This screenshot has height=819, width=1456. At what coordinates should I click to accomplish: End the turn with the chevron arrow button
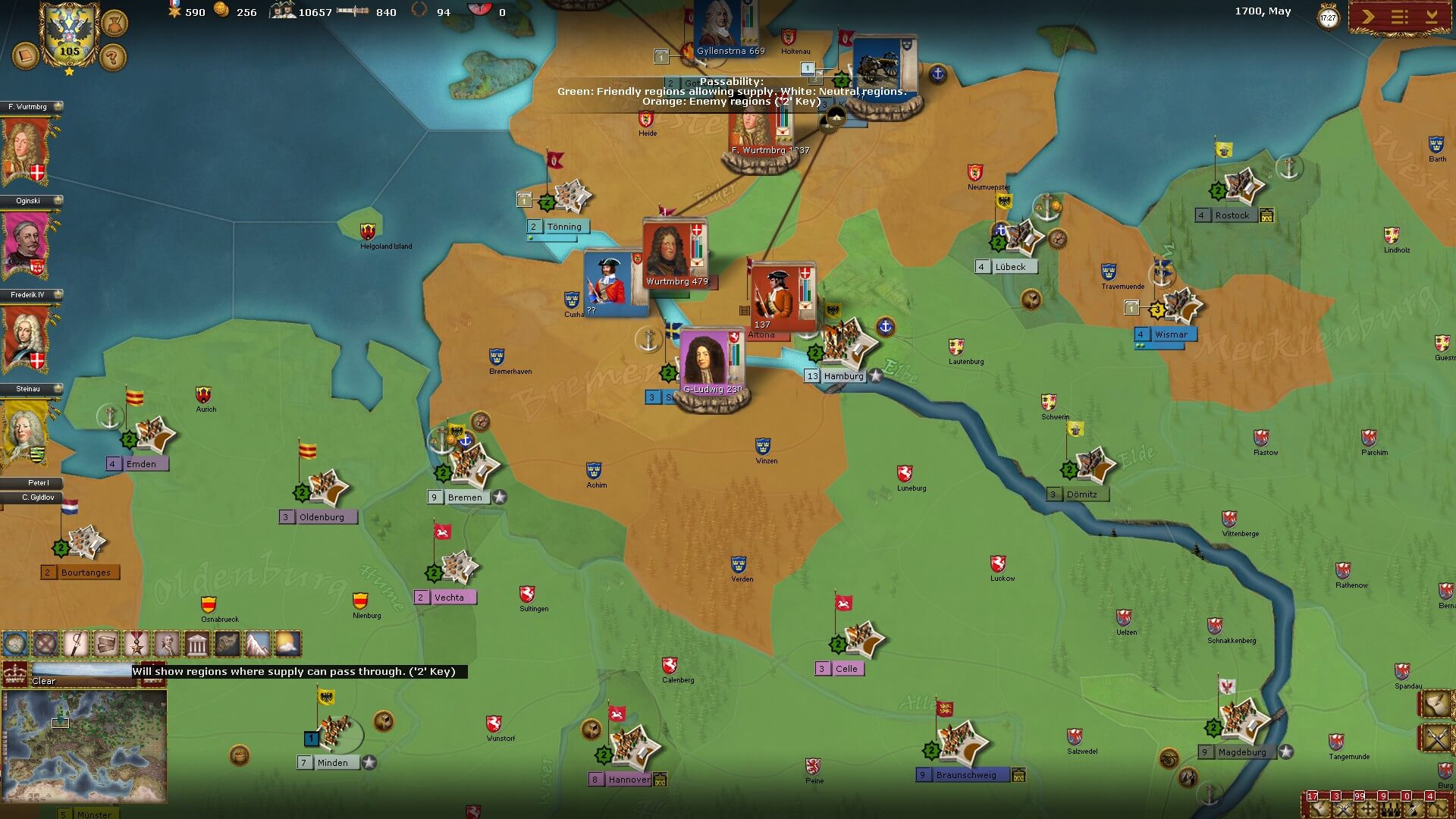click(x=1368, y=17)
